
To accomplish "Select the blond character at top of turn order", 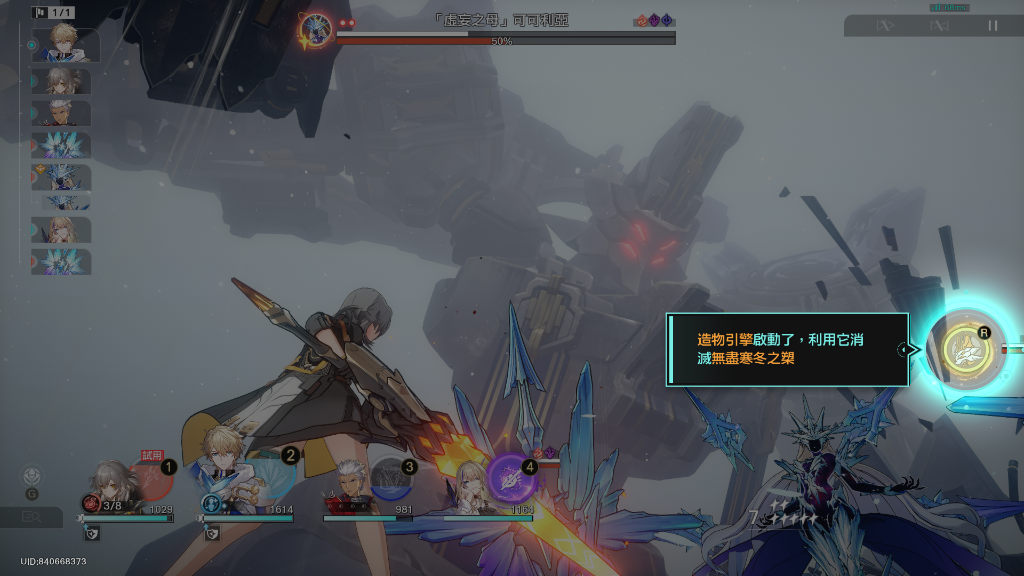I will (65, 45).
